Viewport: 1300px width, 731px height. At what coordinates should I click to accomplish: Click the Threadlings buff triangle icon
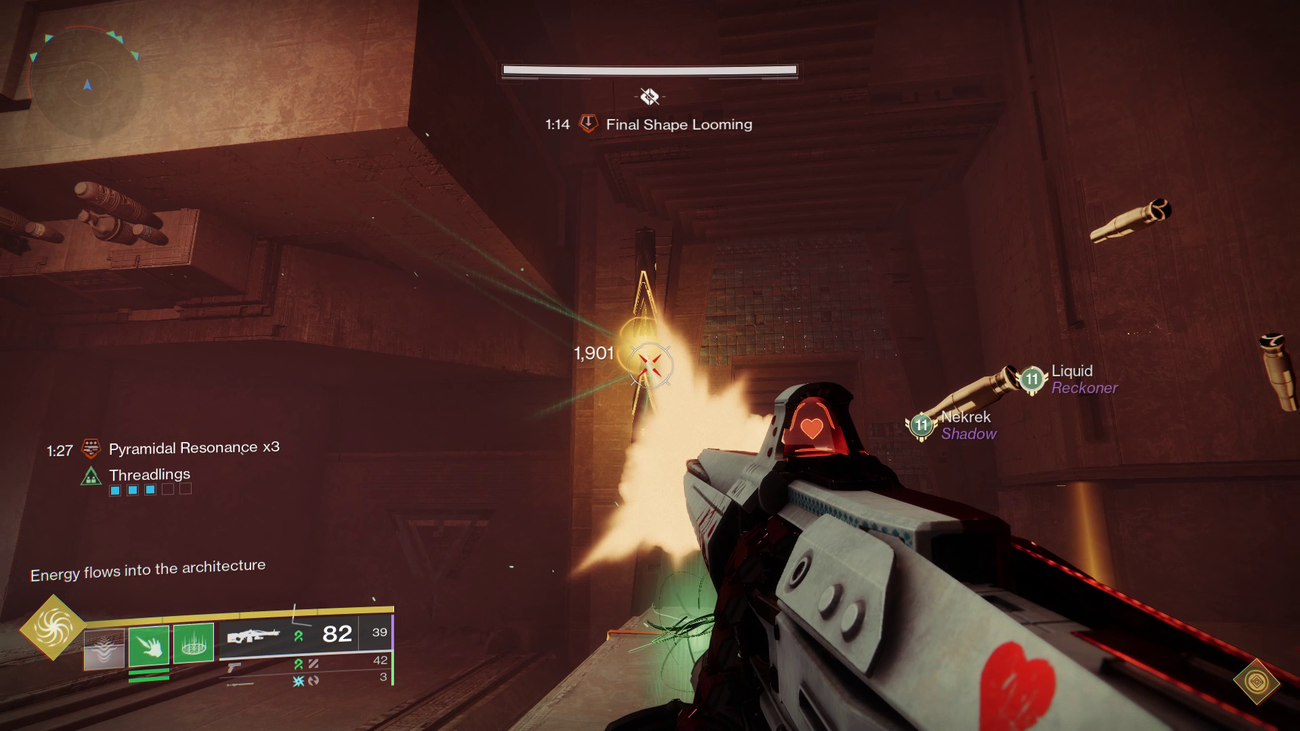tap(93, 474)
